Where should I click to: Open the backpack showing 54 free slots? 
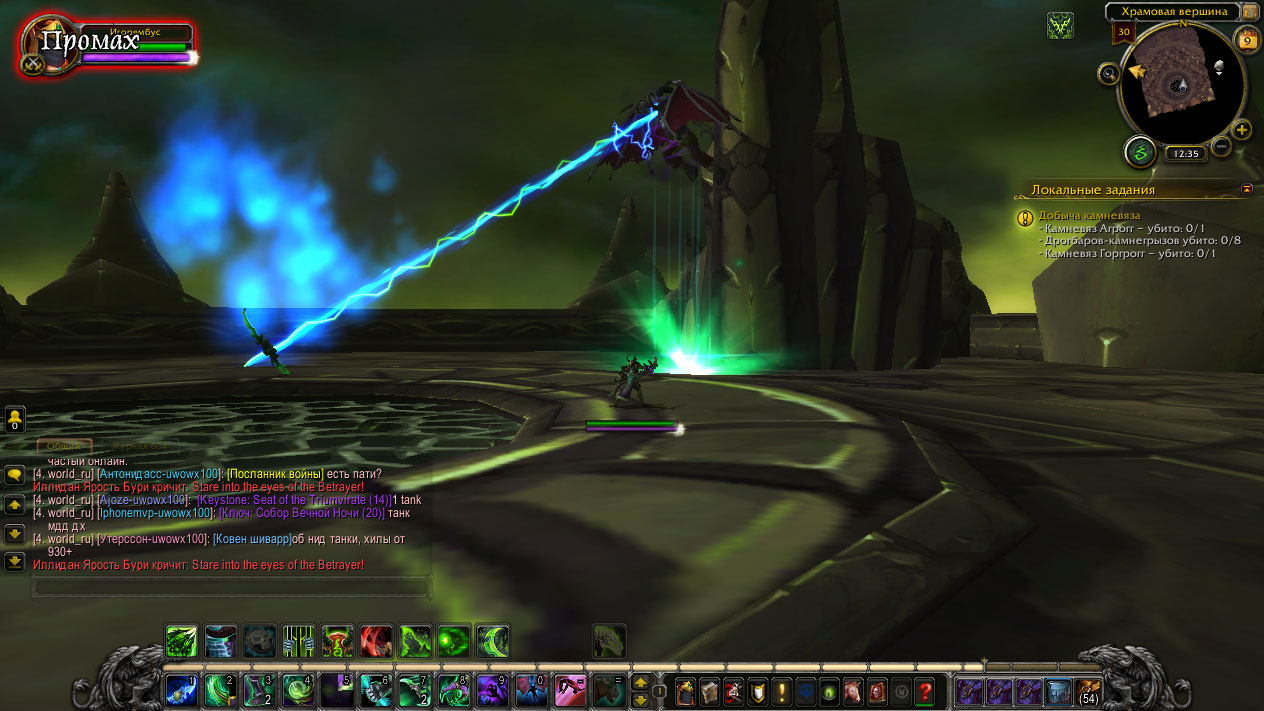coord(1089,690)
